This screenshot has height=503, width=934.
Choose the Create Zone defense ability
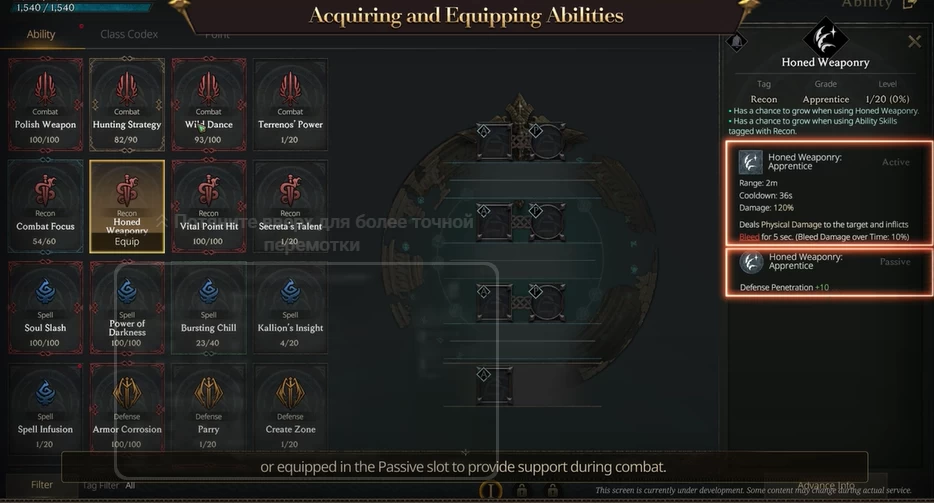tap(291, 404)
